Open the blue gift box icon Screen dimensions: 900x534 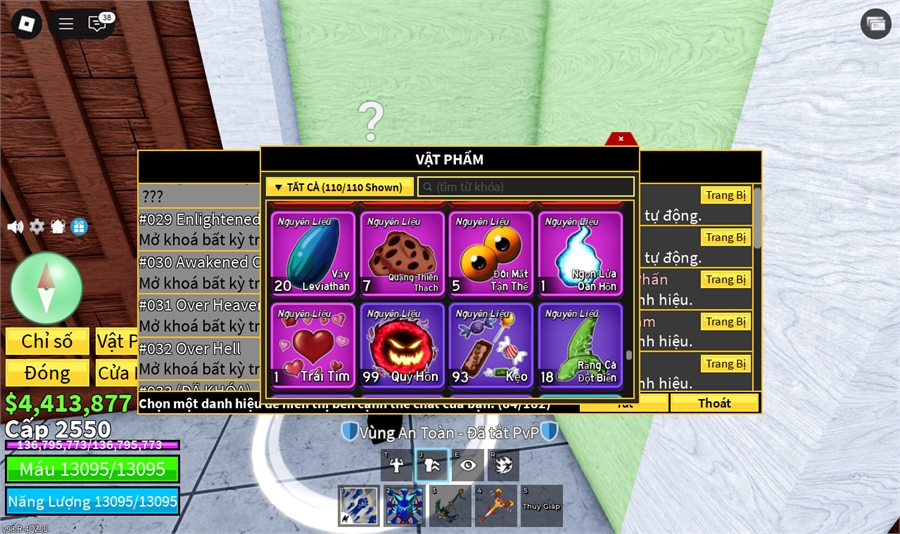79,227
